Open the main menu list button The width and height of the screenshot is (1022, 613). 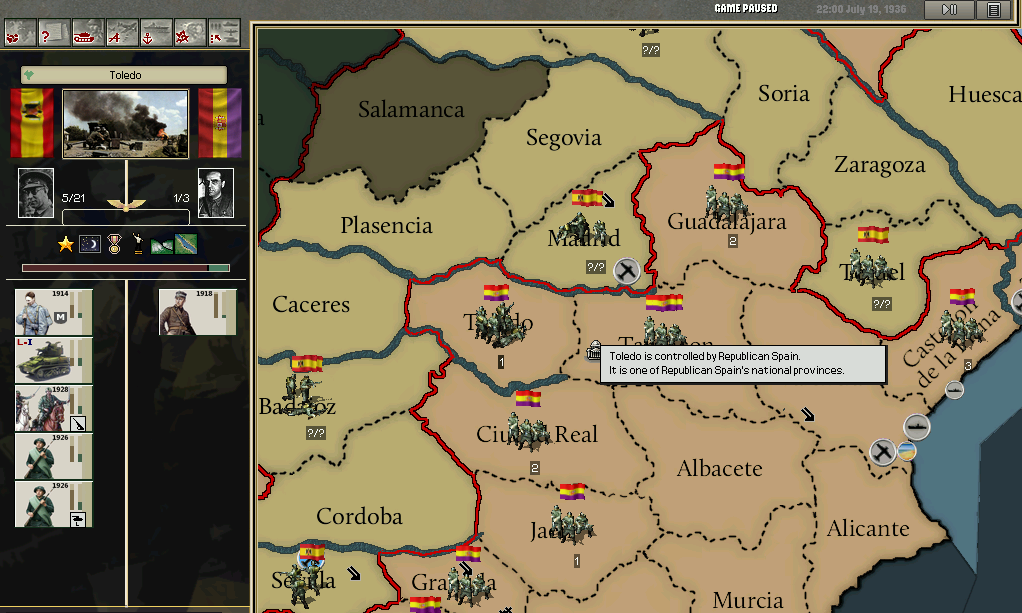[993, 9]
